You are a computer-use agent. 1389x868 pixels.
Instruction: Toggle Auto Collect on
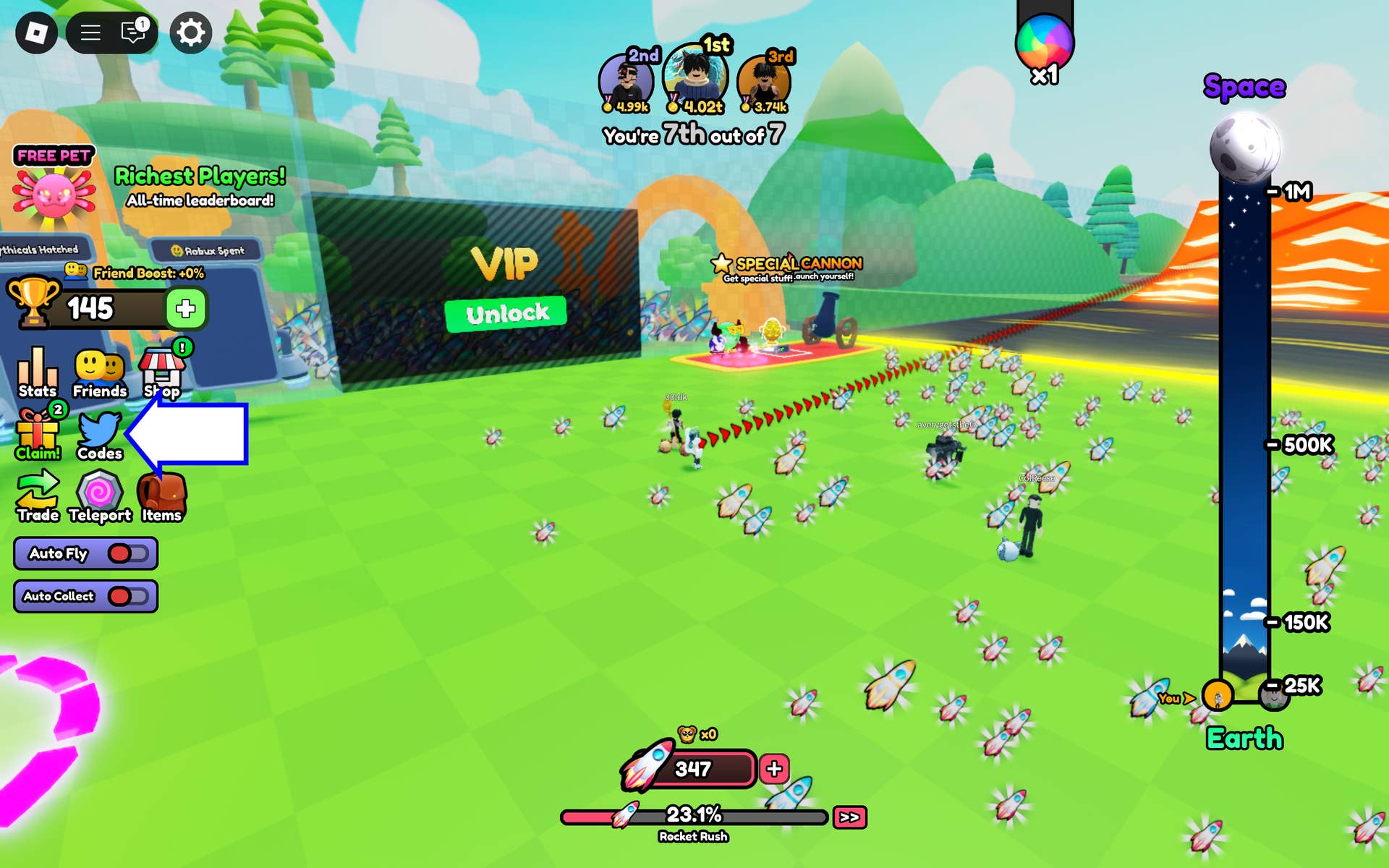coord(128,596)
